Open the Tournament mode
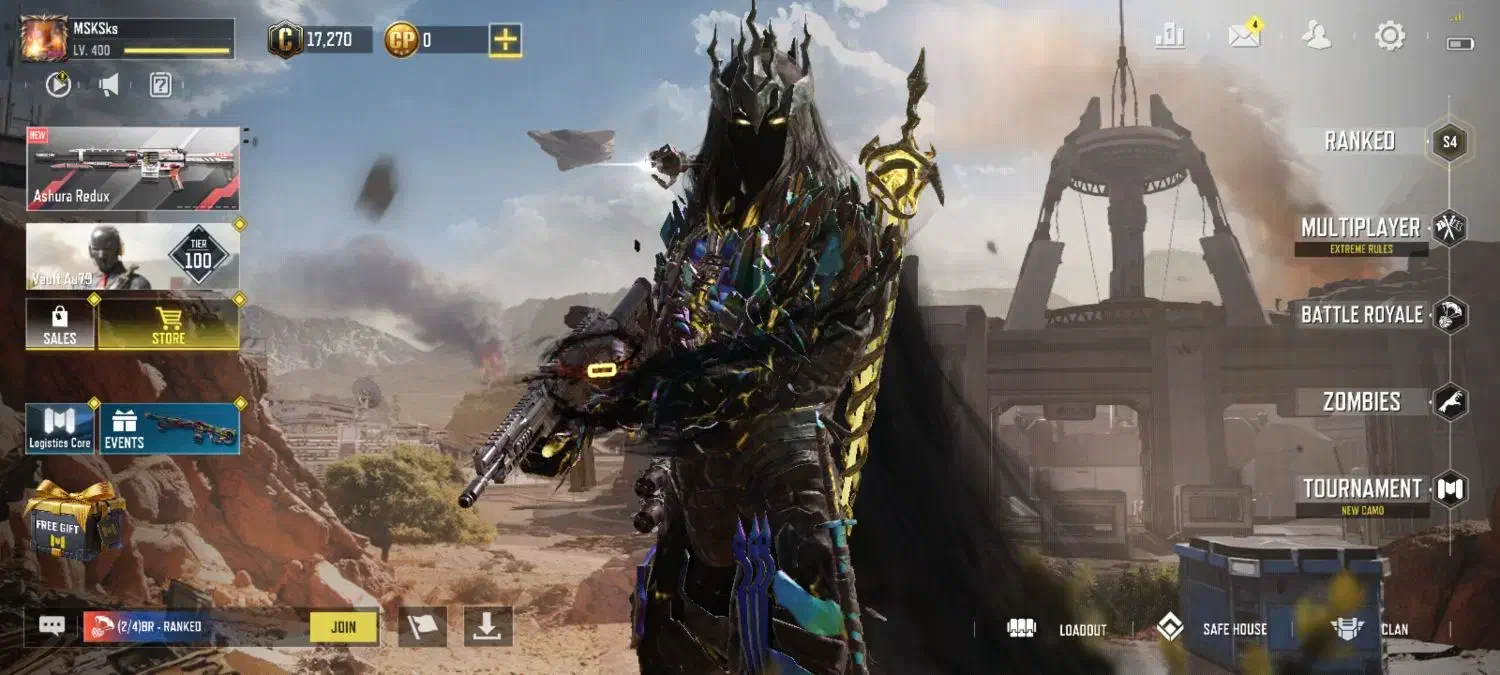 coord(1362,489)
